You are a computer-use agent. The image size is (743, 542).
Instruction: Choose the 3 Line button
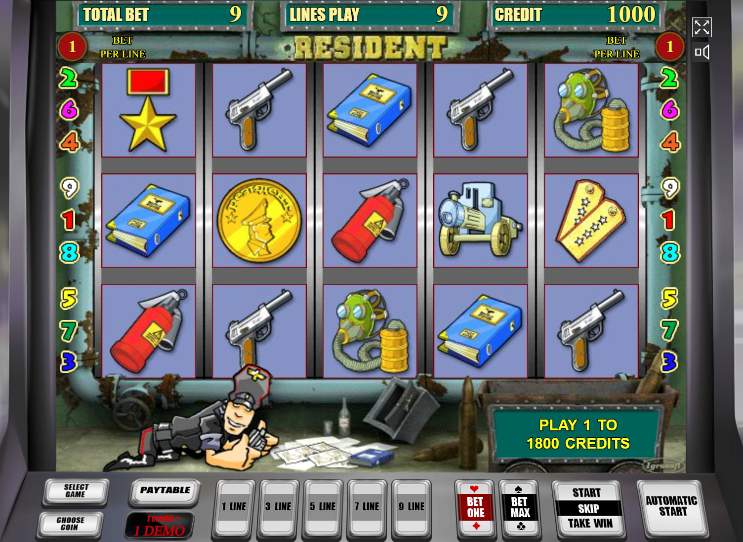pyautogui.click(x=279, y=507)
